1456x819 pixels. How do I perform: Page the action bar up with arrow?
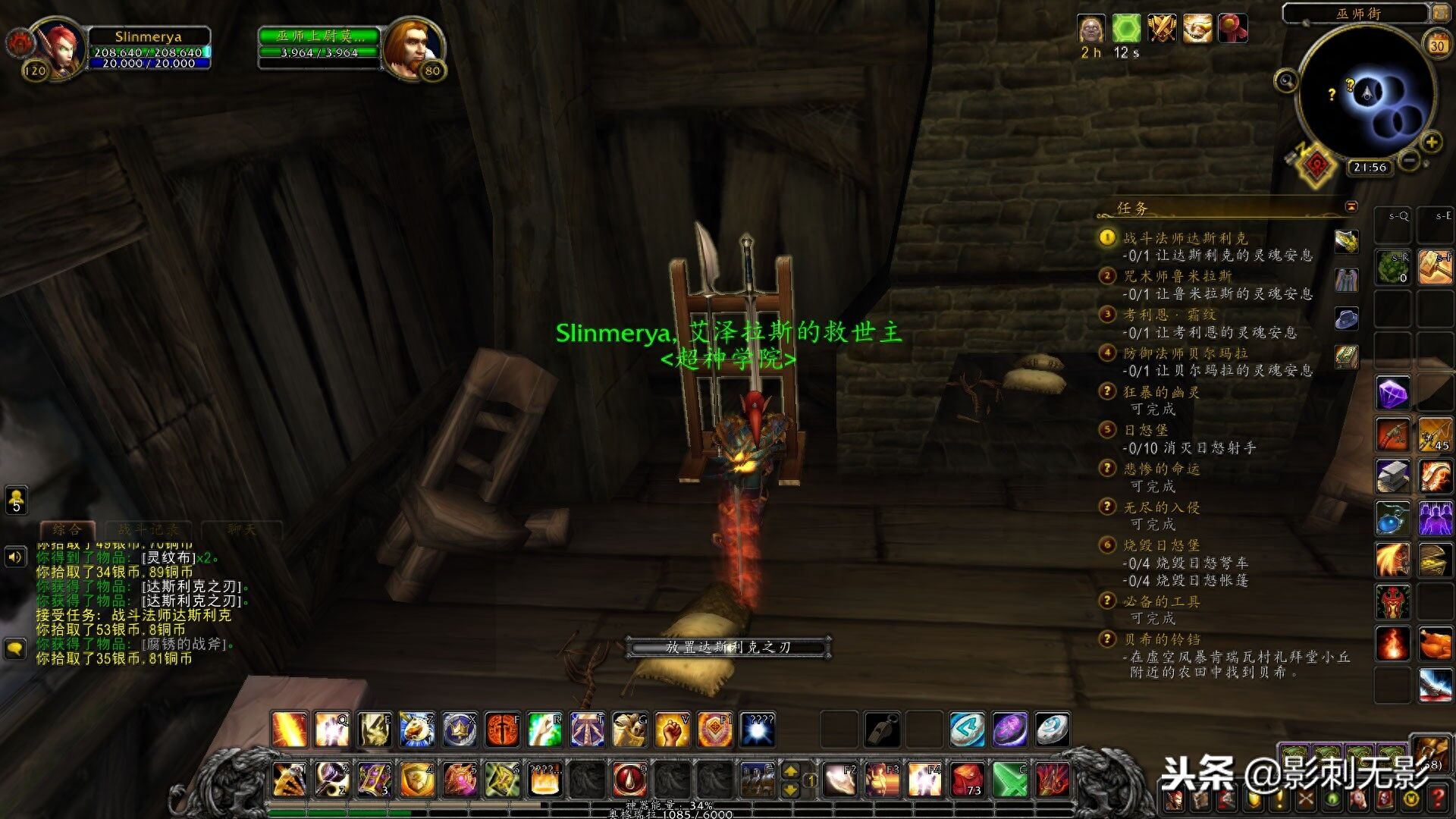pyautogui.click(x=790, y=771)
